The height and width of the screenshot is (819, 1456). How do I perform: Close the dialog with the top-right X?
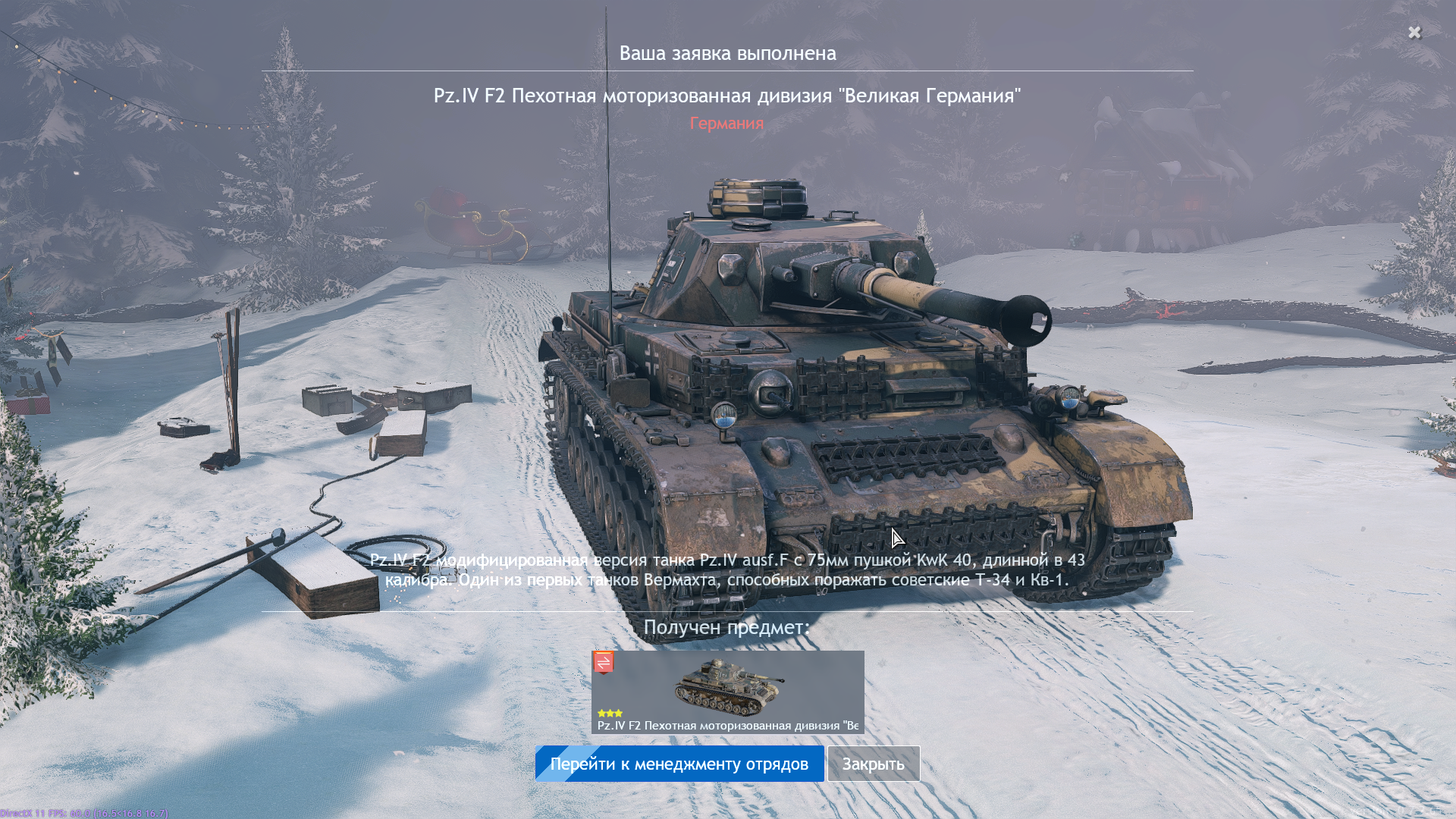pos(1414,32)
